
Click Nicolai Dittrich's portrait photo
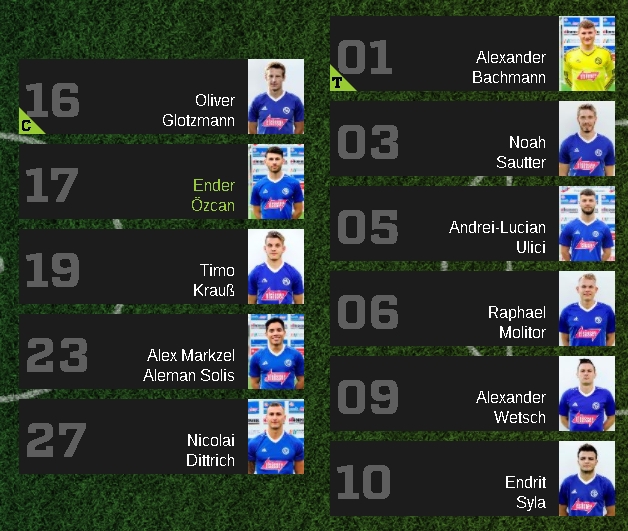(276, 438)
